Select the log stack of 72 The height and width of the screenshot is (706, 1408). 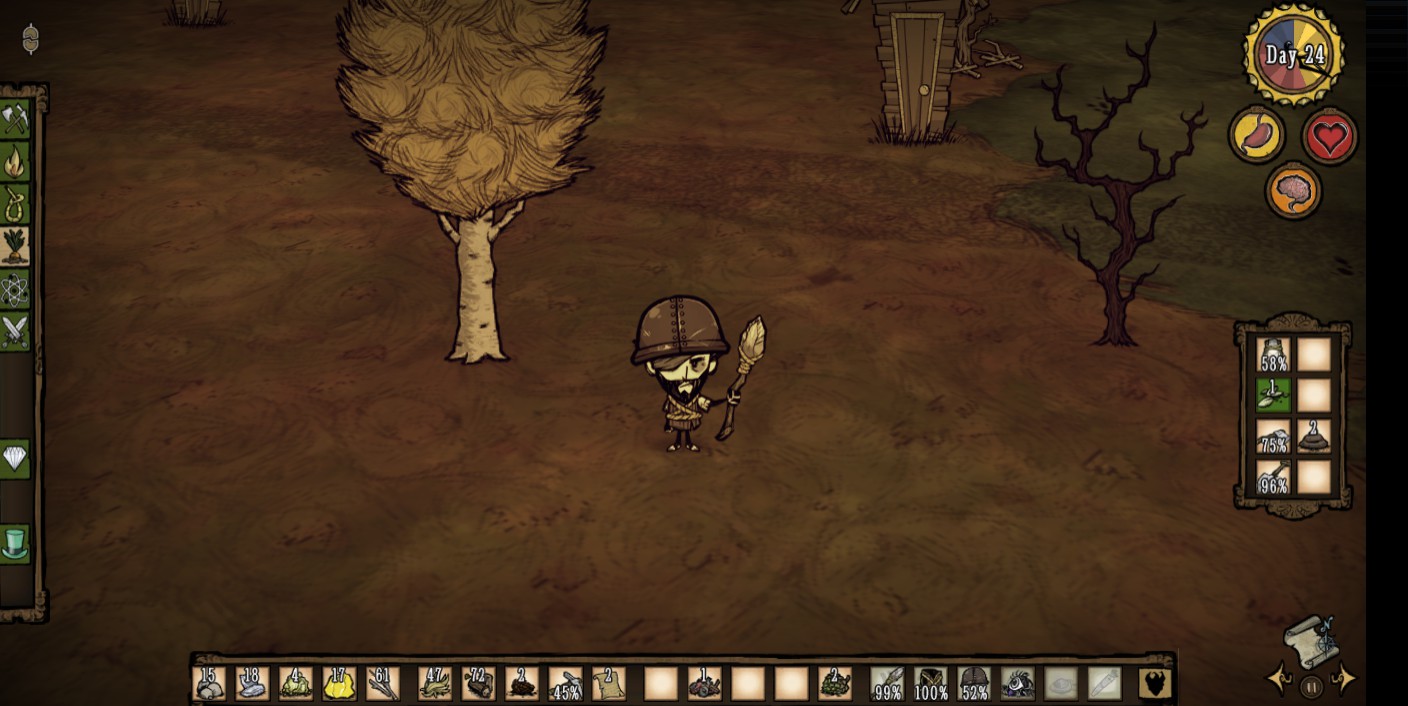pyautogui.click(x=479, y=684)
